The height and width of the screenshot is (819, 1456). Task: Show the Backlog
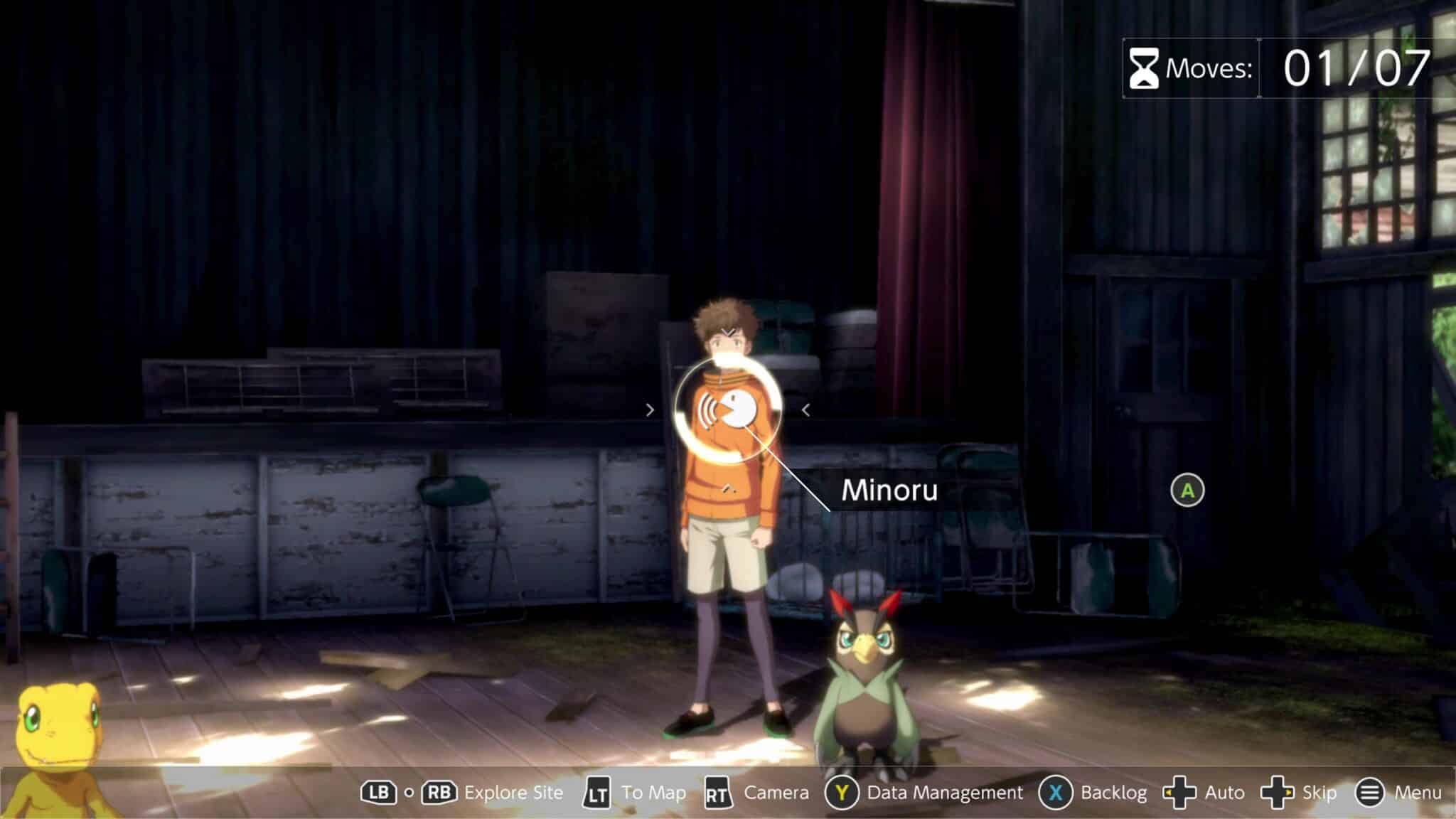(1113, 793)
